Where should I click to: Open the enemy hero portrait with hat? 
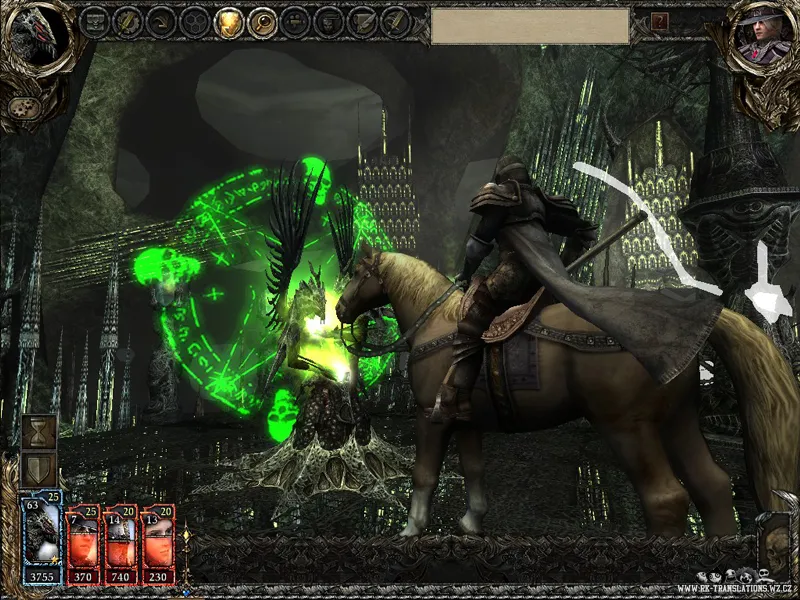(759, 39)
